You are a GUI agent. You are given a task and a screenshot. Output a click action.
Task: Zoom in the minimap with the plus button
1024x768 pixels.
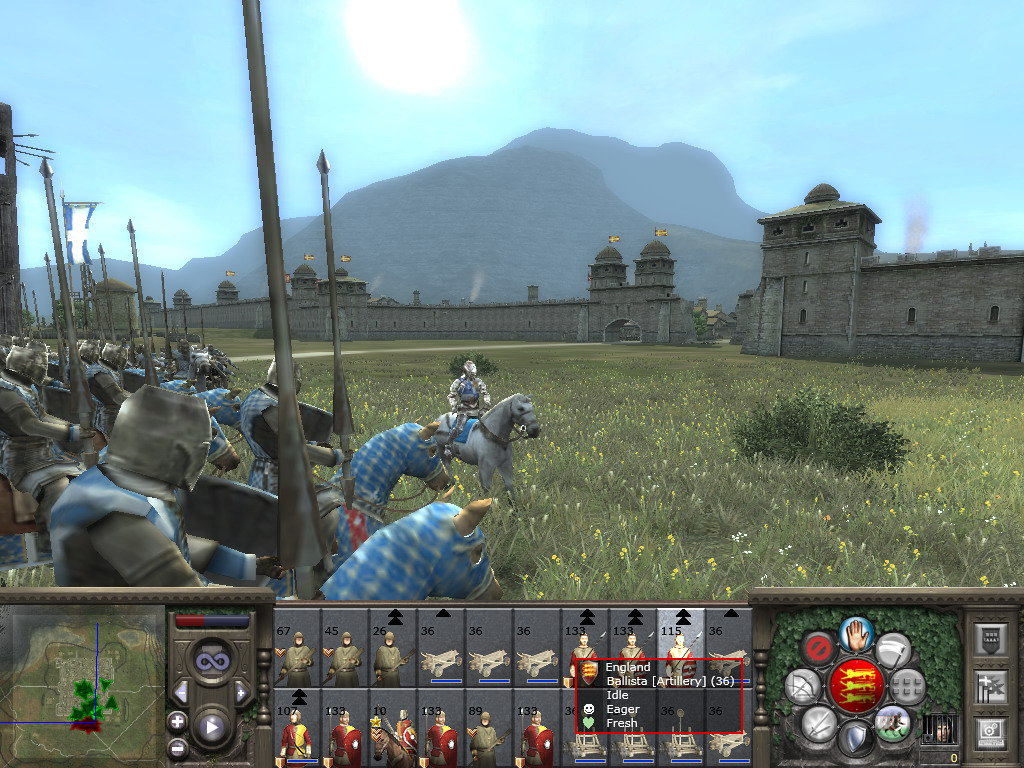(x=178, y=721)
